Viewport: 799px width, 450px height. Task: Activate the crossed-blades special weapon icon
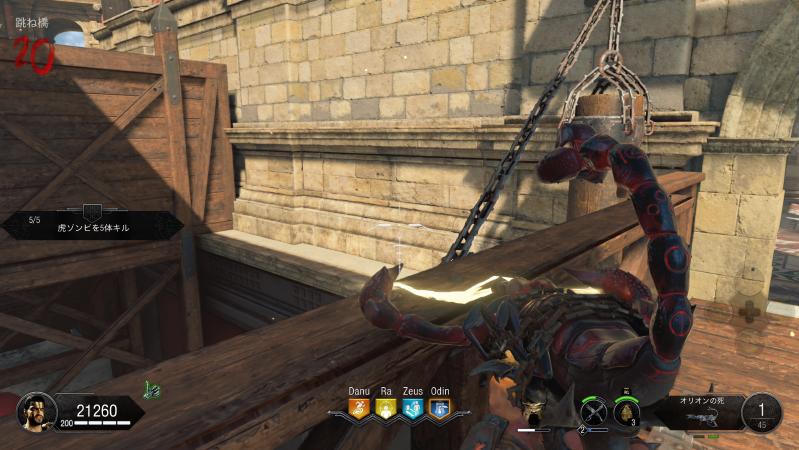[x=594, y=411]
